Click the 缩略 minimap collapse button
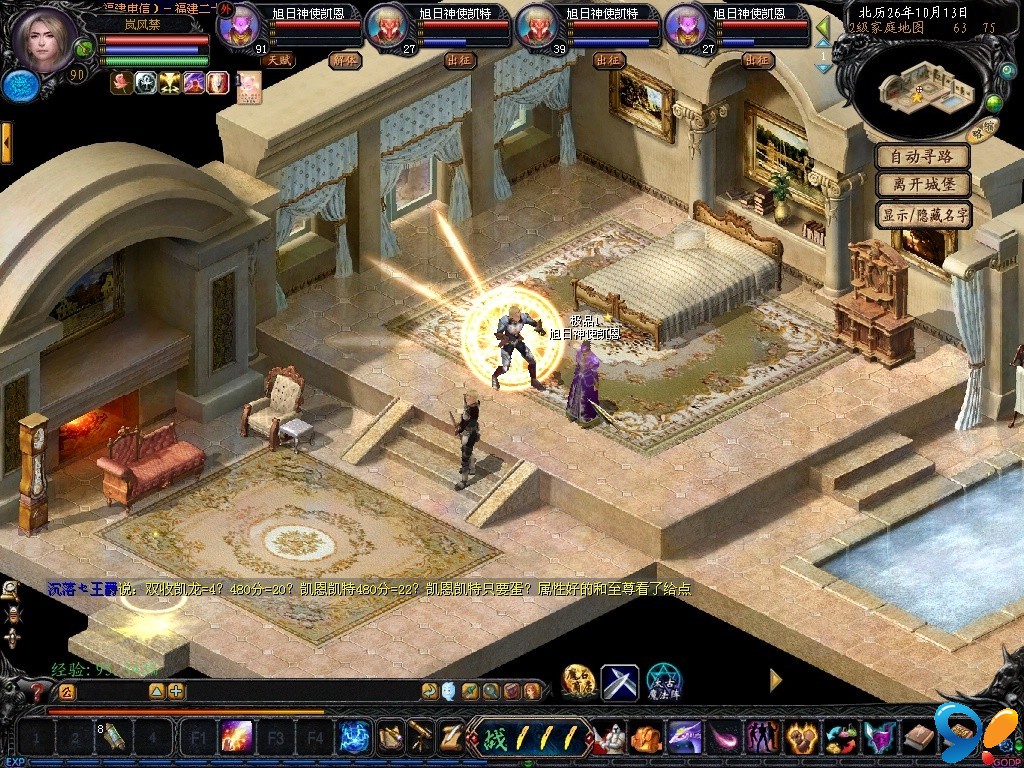 (982, 127)
